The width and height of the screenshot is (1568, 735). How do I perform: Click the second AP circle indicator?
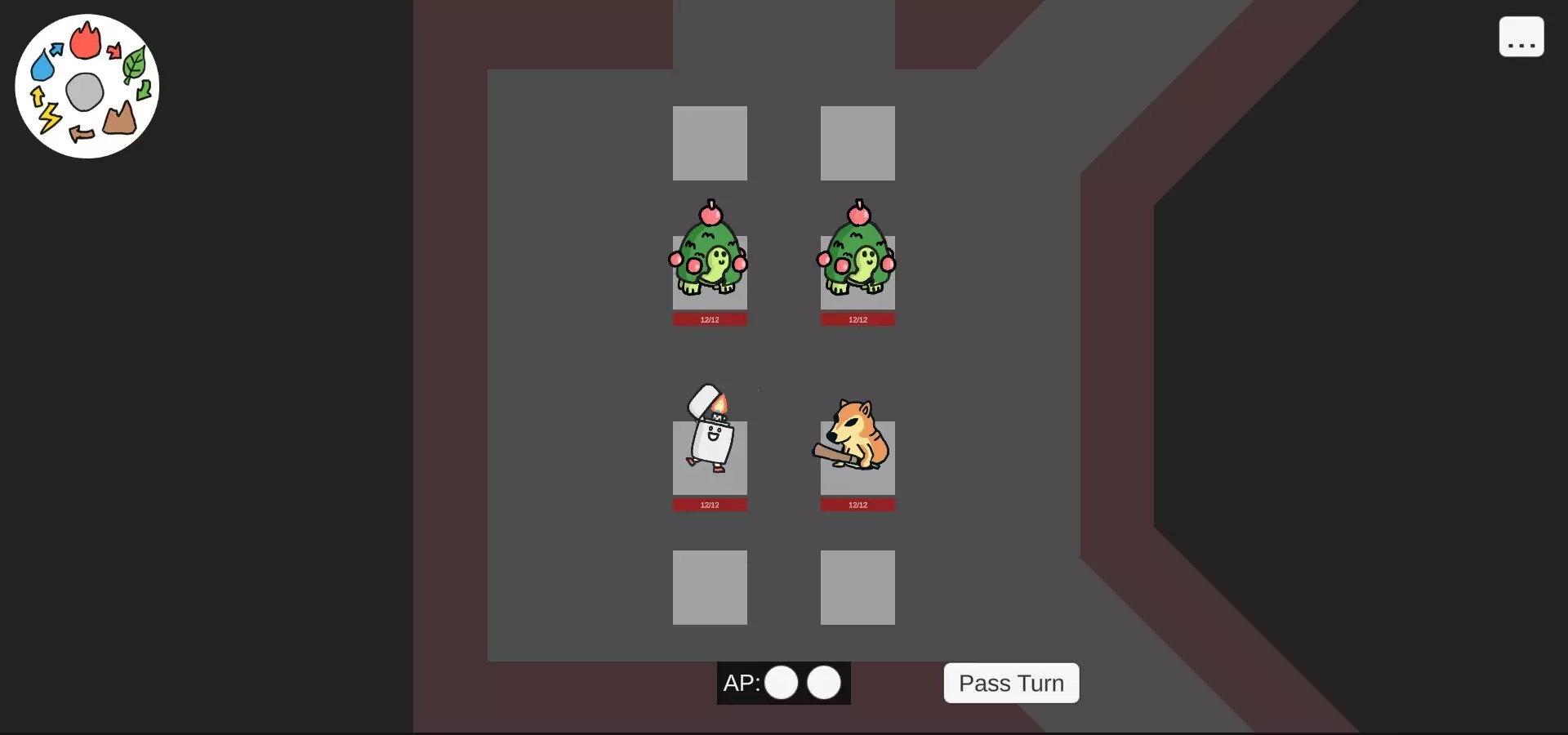click(824, 684)
